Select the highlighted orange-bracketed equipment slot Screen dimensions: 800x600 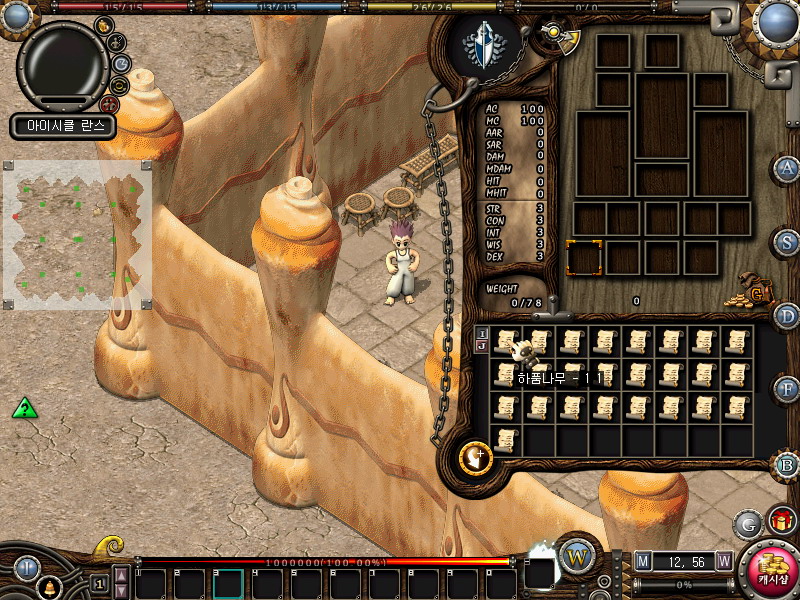[x=584, y=257]
